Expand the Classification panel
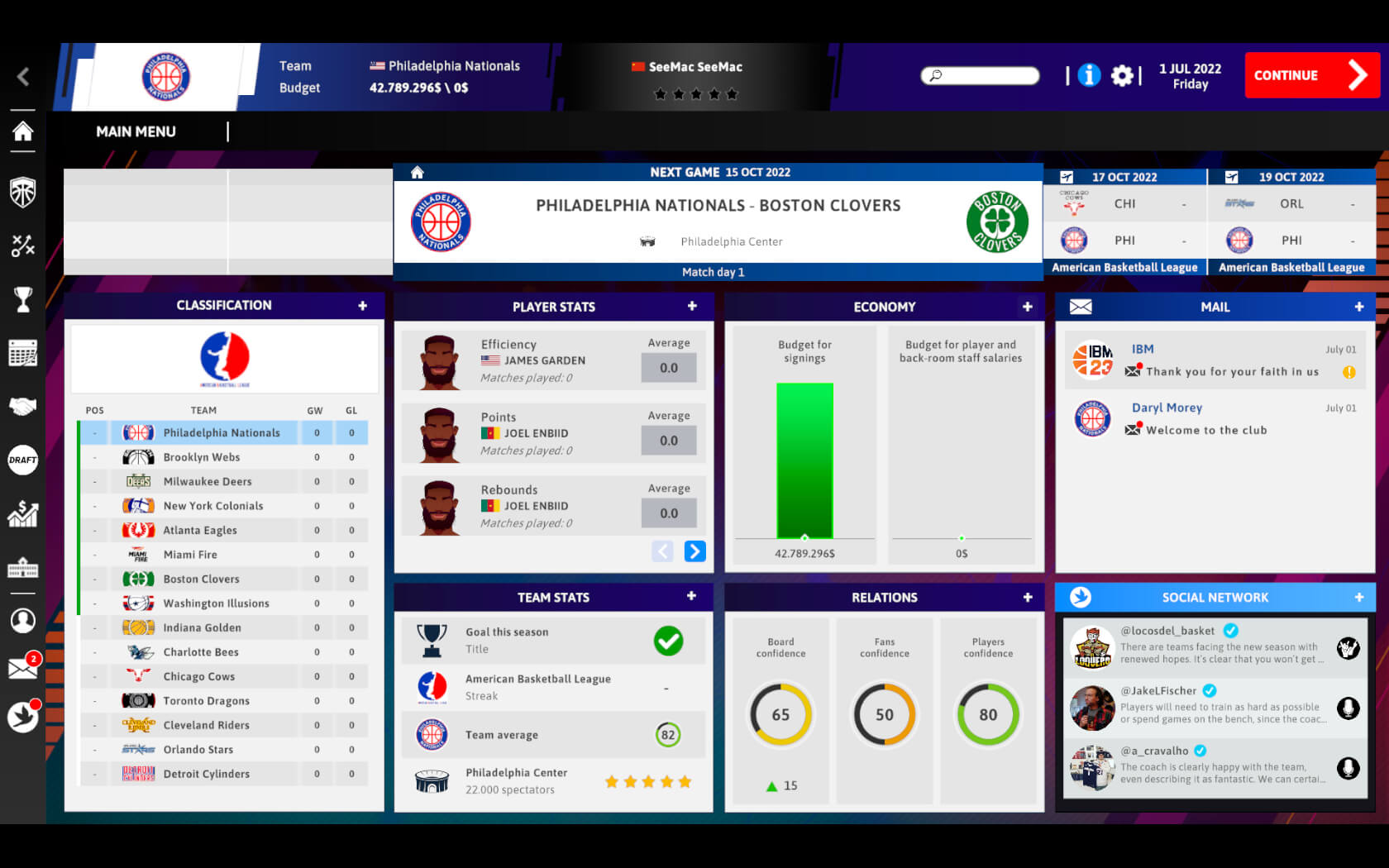The height and width of the screenshot is (868, 1389). click(x=362, y=306)
